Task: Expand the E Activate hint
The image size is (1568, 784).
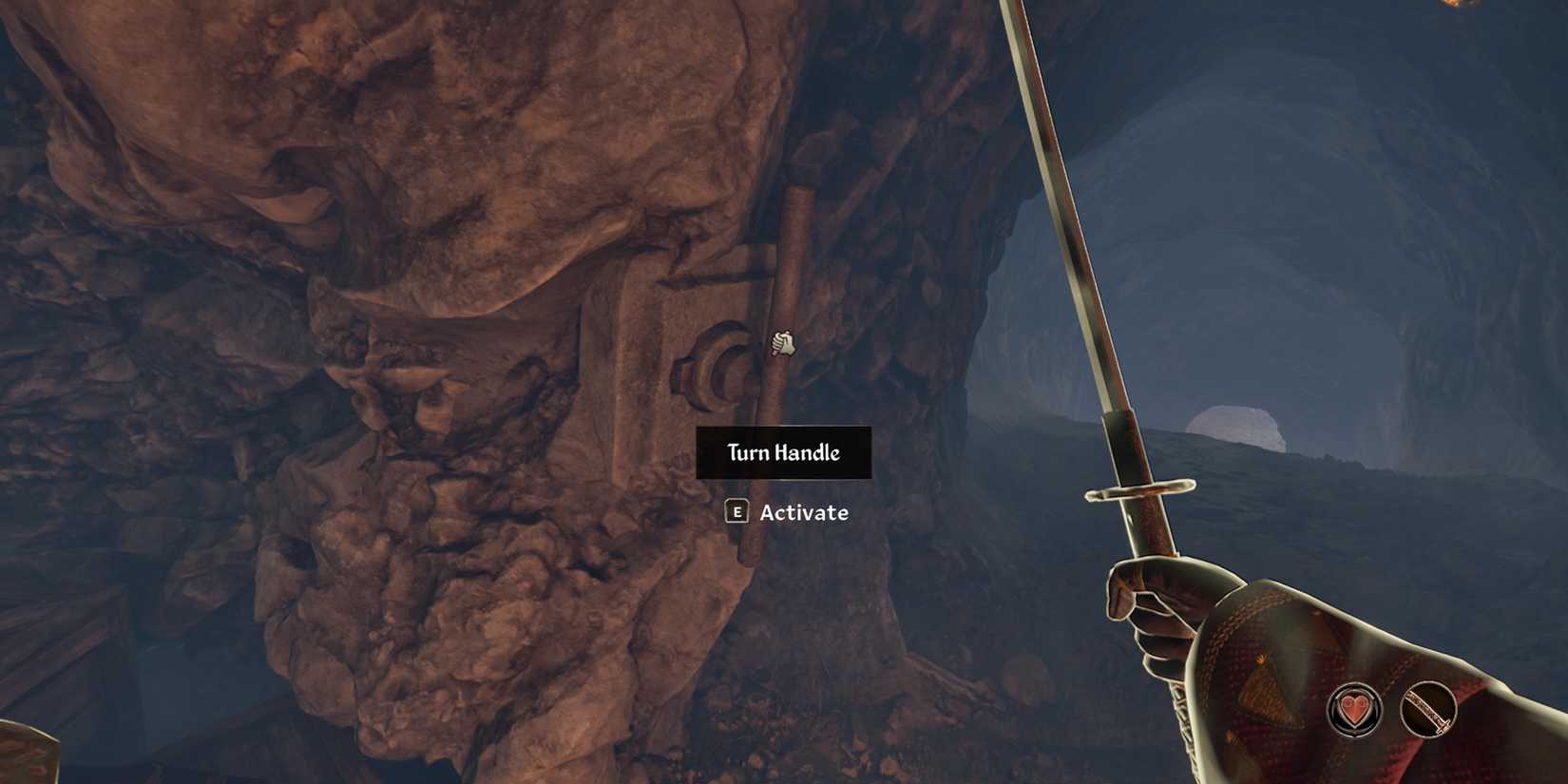Action: (x=789, y=513)
